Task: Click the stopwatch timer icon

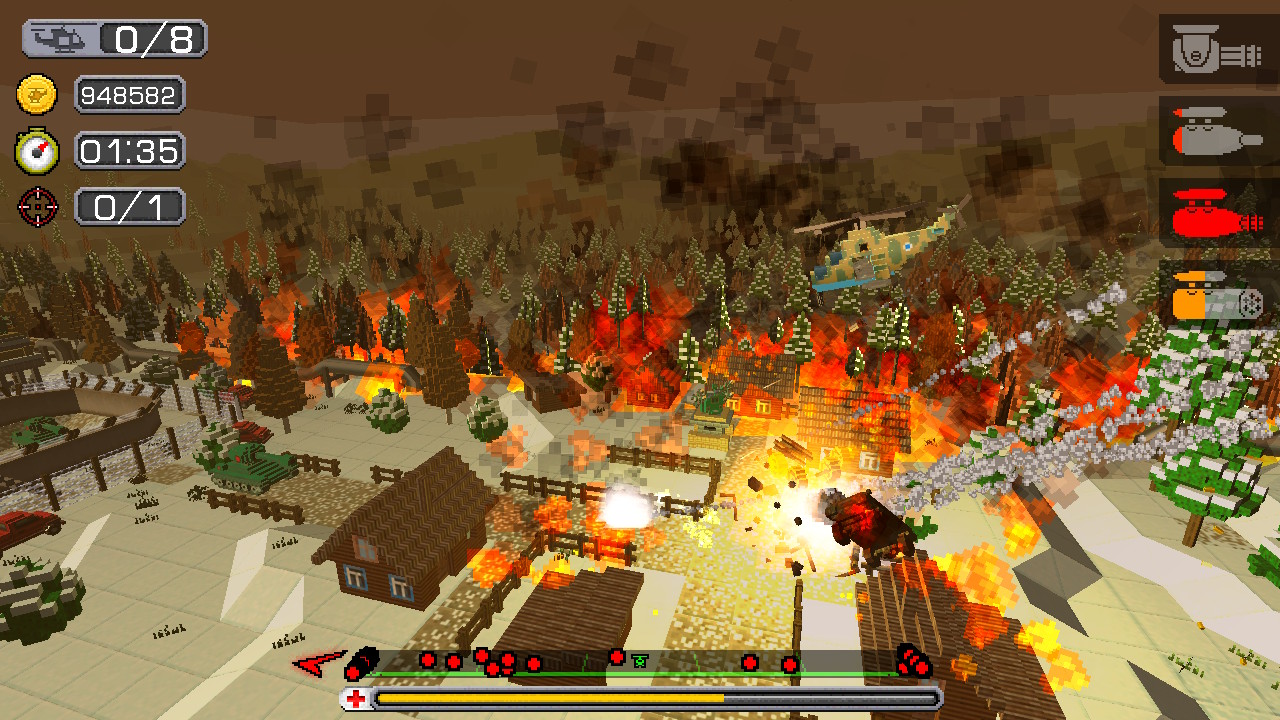Action: [x=37, y=151]
